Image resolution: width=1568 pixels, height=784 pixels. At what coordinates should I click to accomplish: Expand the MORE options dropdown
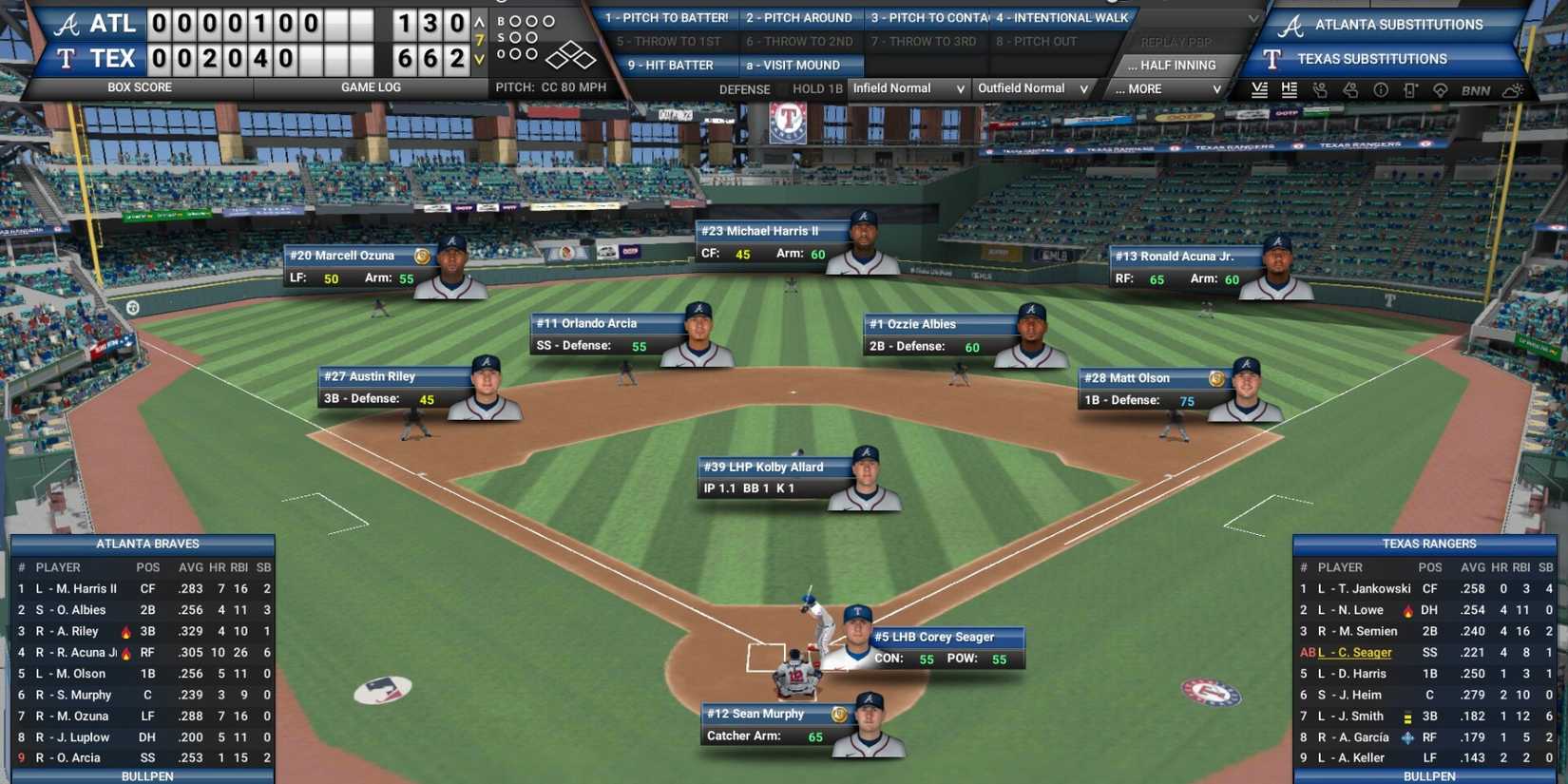[1163, 88]
